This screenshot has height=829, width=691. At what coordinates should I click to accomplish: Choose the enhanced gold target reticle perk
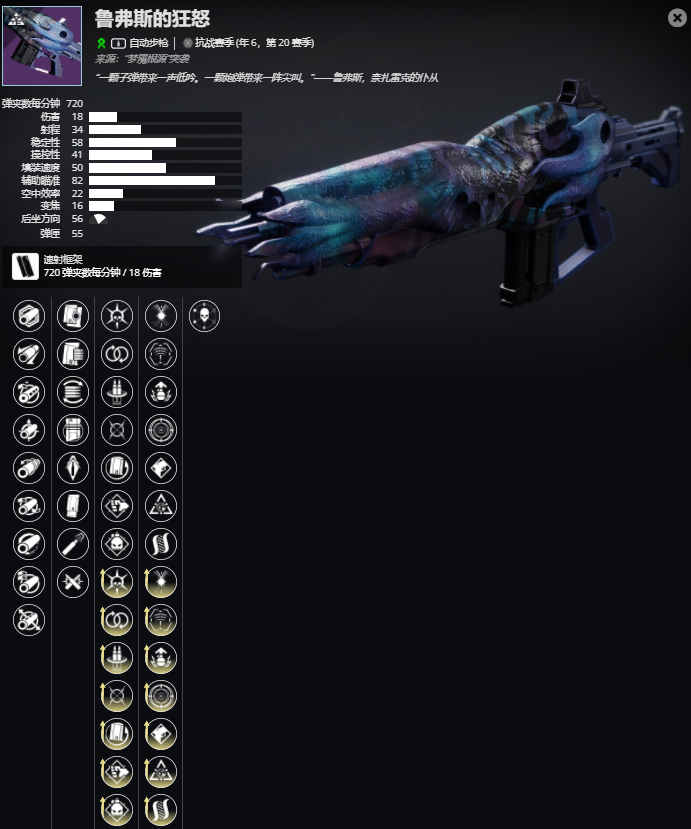(x=161, y=696)
